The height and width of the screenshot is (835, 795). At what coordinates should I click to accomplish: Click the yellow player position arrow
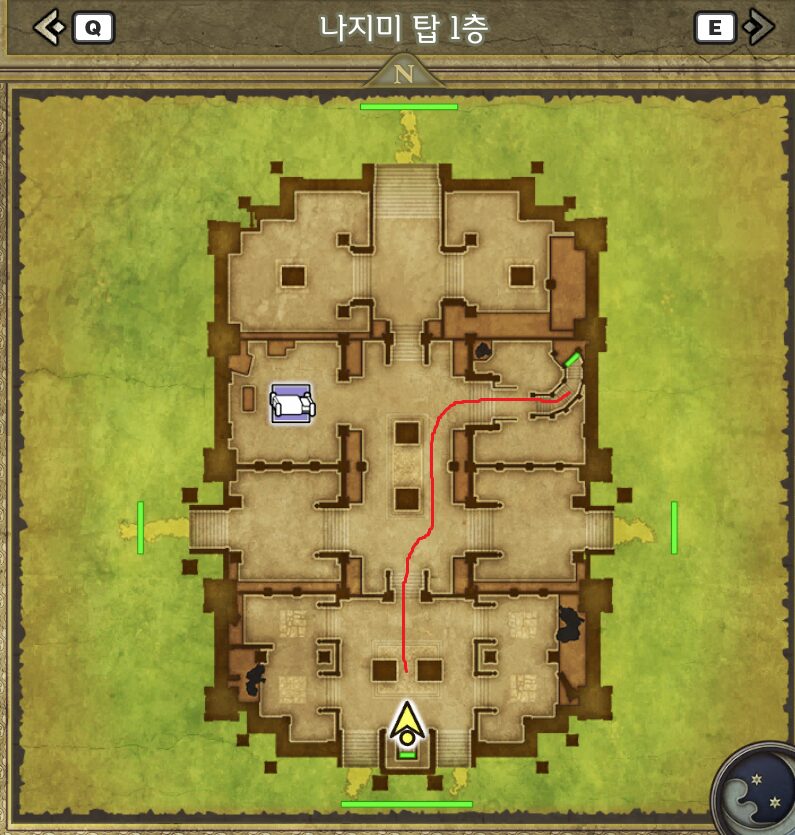pos(406,724)
